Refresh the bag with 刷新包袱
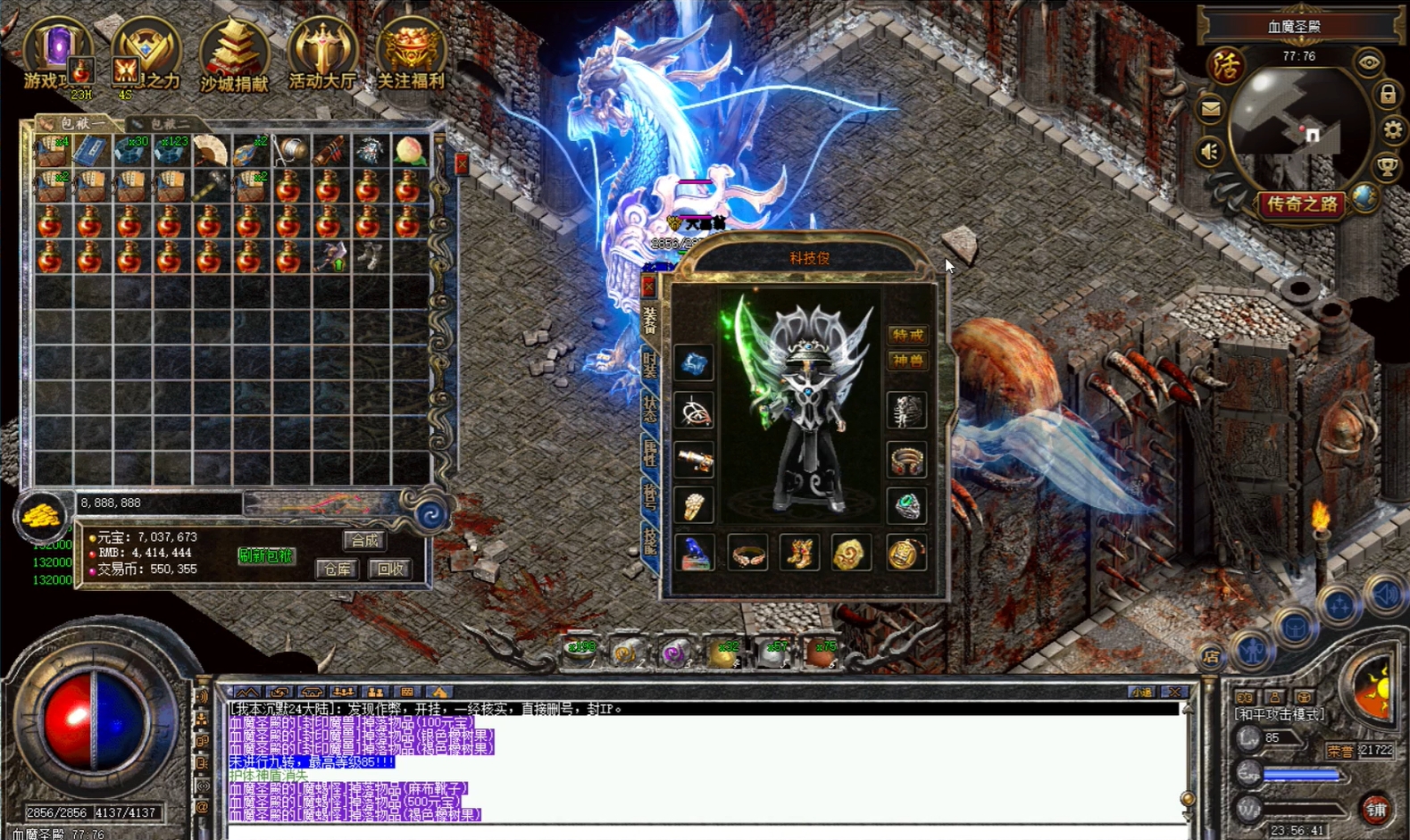 265,555
